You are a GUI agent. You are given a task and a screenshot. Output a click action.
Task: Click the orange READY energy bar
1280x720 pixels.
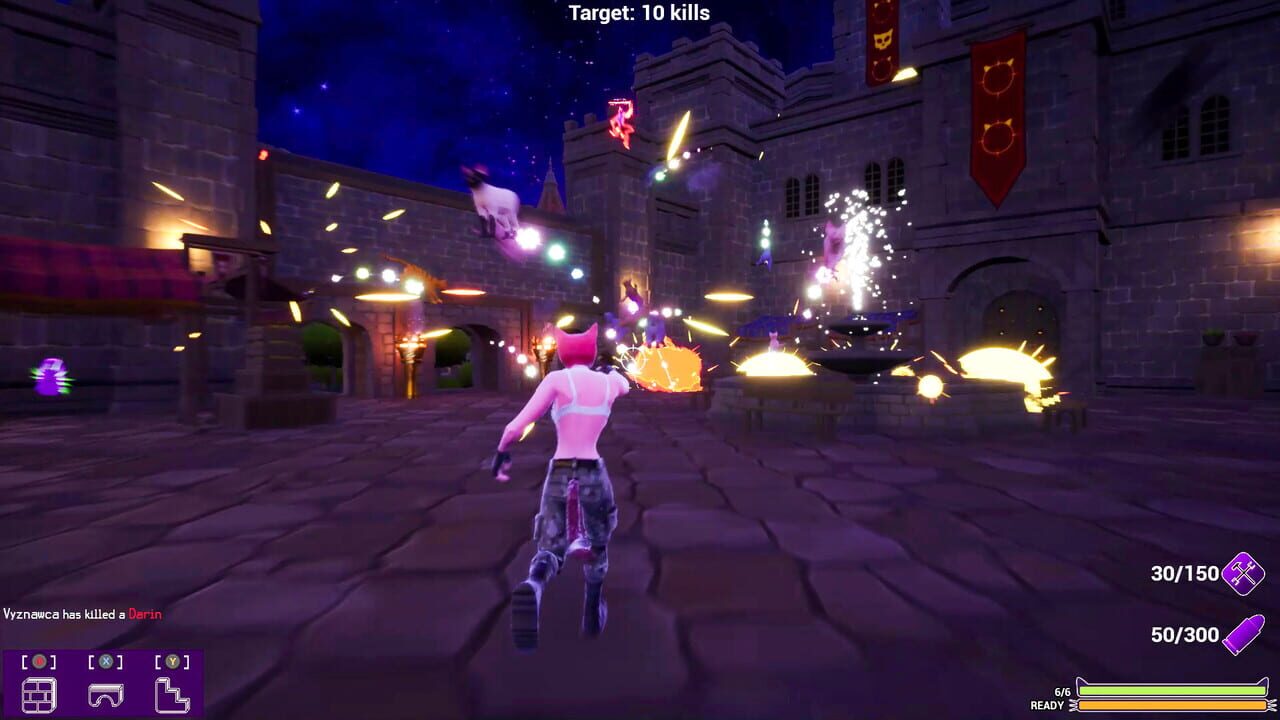pyautogui.click(x=1170, y=703)
